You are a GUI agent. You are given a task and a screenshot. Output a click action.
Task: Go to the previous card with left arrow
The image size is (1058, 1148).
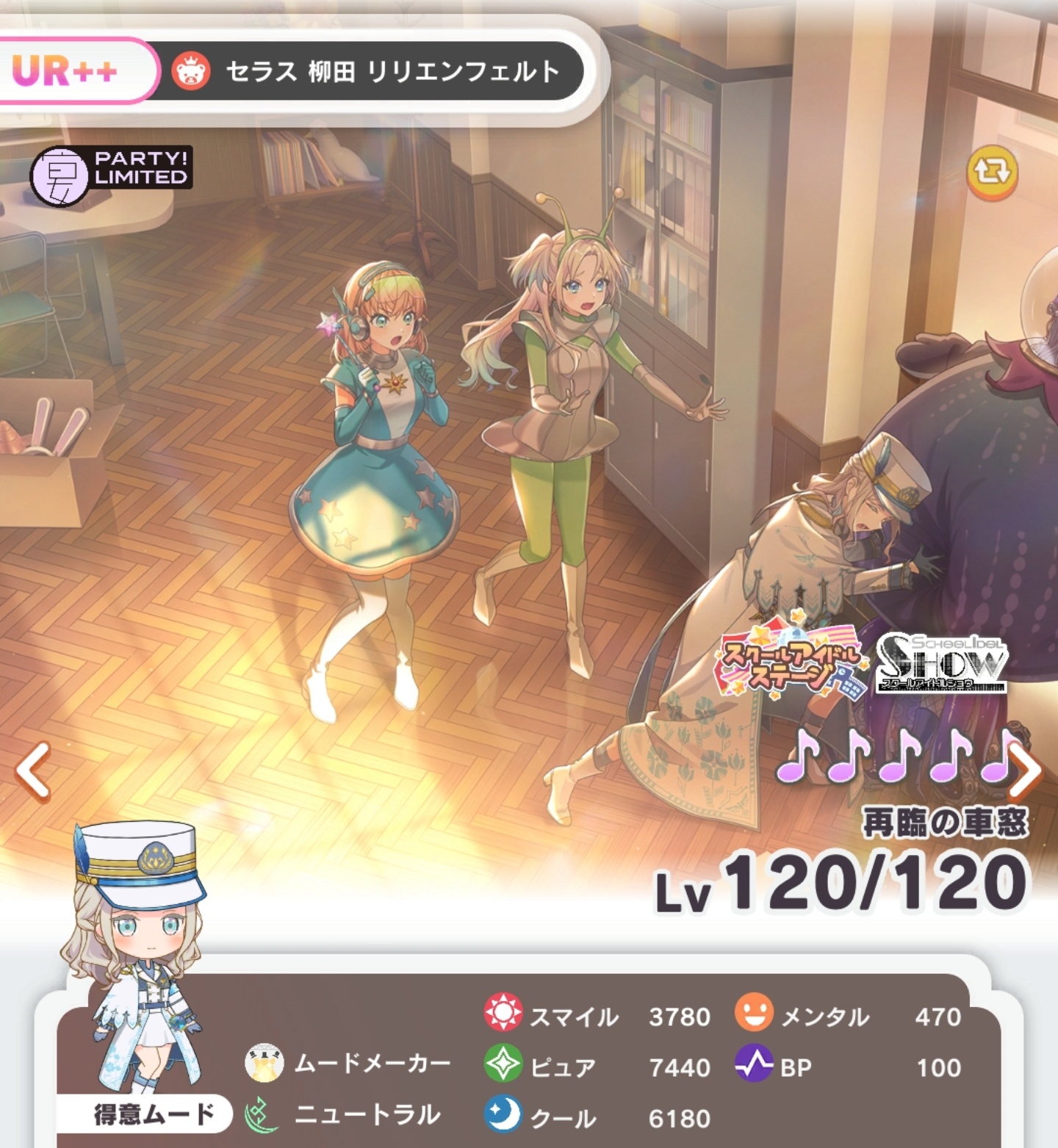pos(33,770)
